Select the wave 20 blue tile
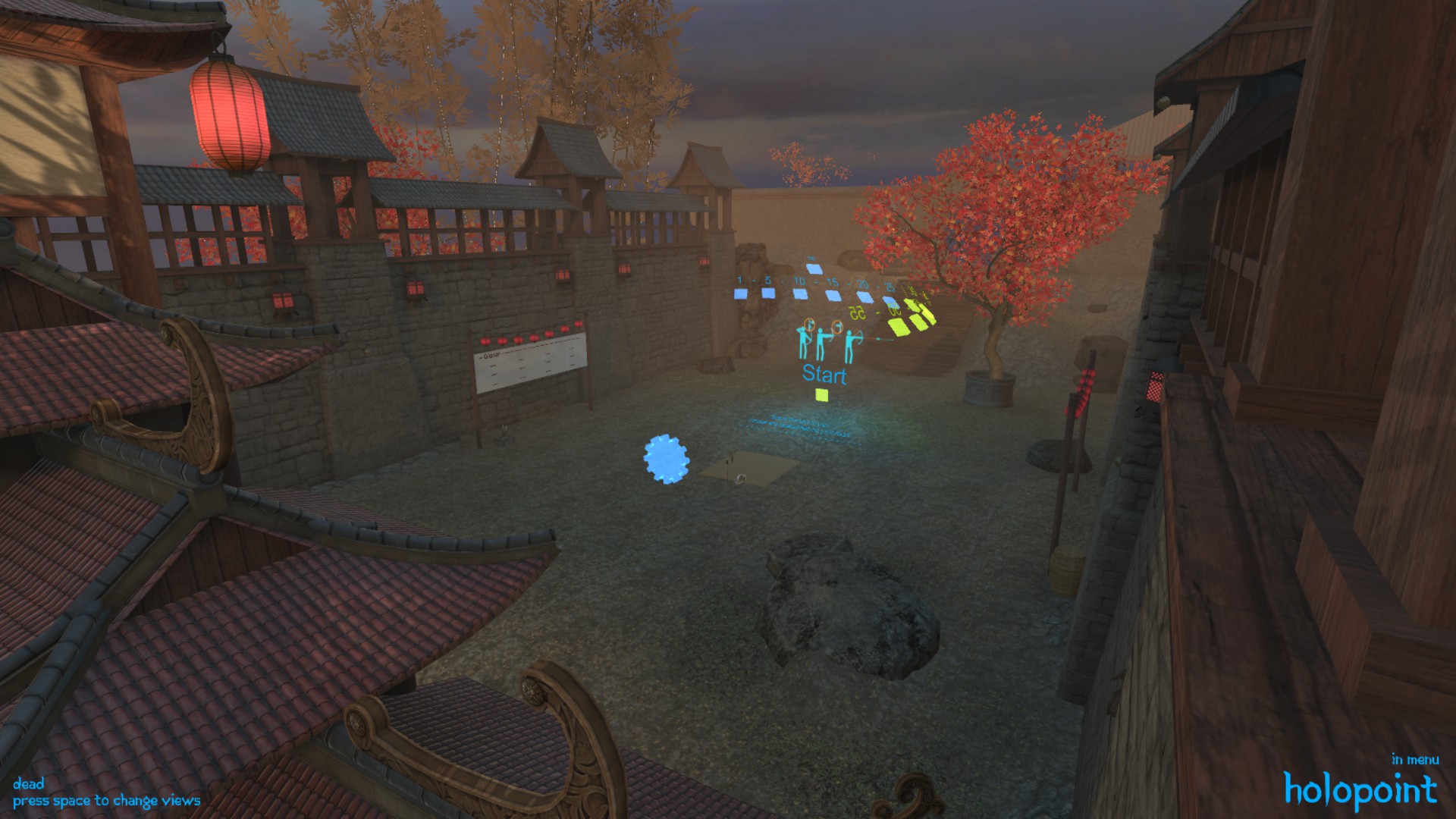 [864, 298]
